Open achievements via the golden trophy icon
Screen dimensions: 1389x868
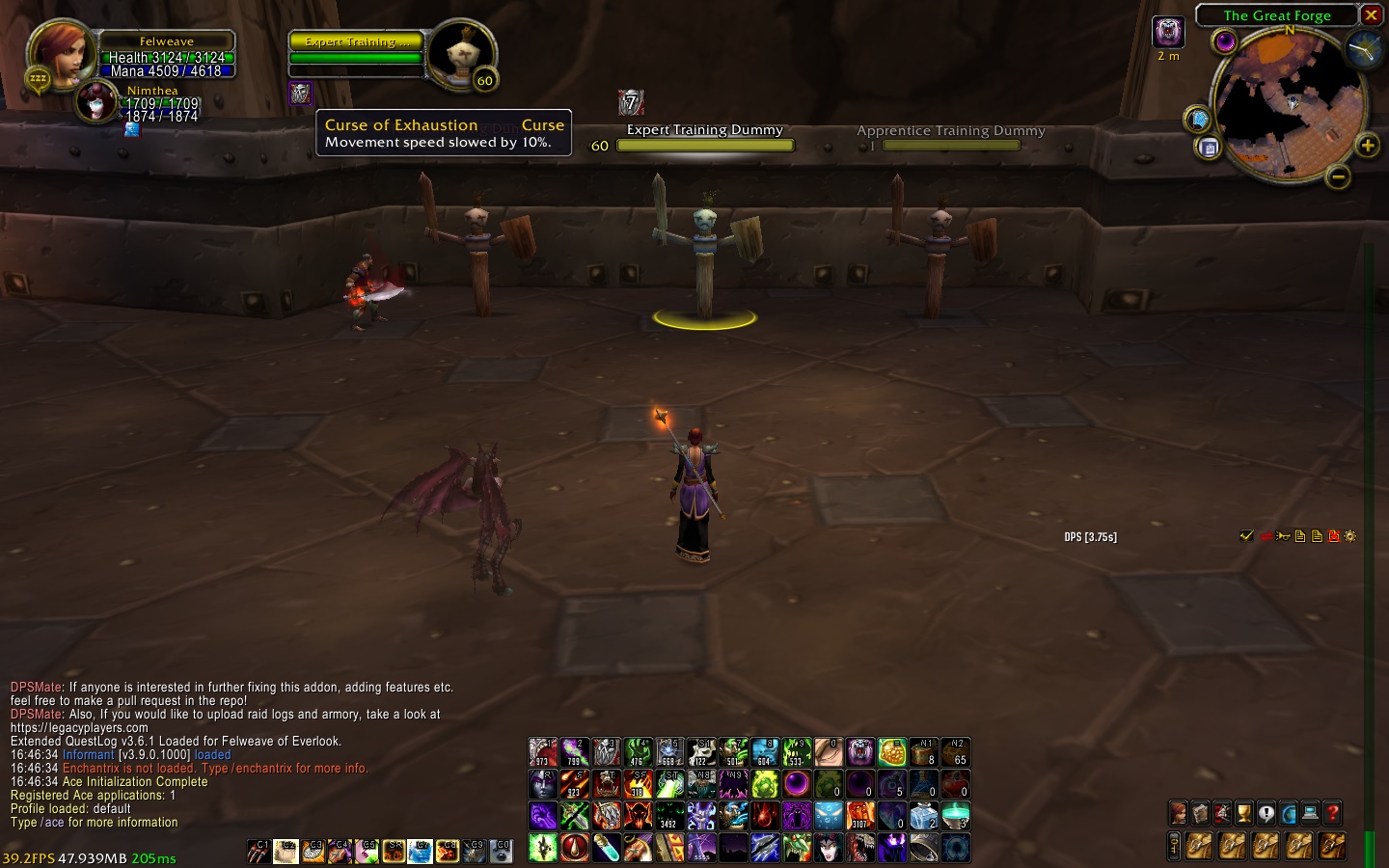tap(1243, 813)
